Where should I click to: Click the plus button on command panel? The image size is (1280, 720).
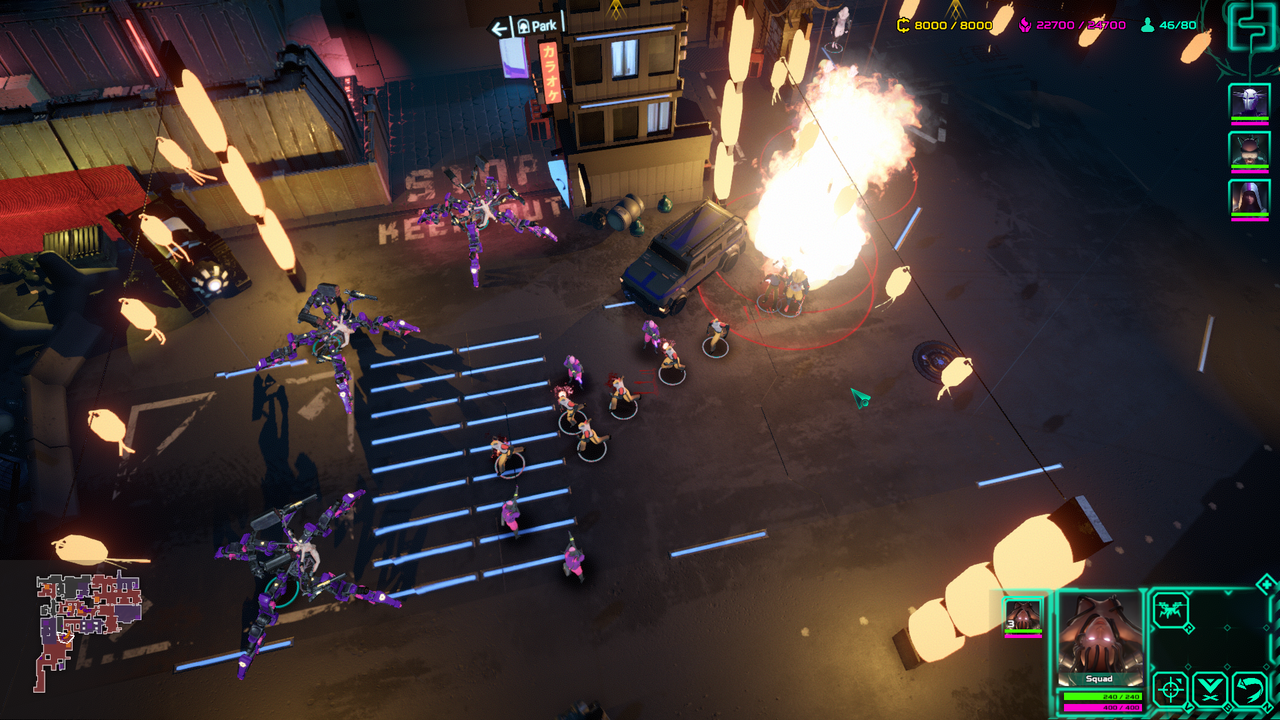tap(1265, 584)
